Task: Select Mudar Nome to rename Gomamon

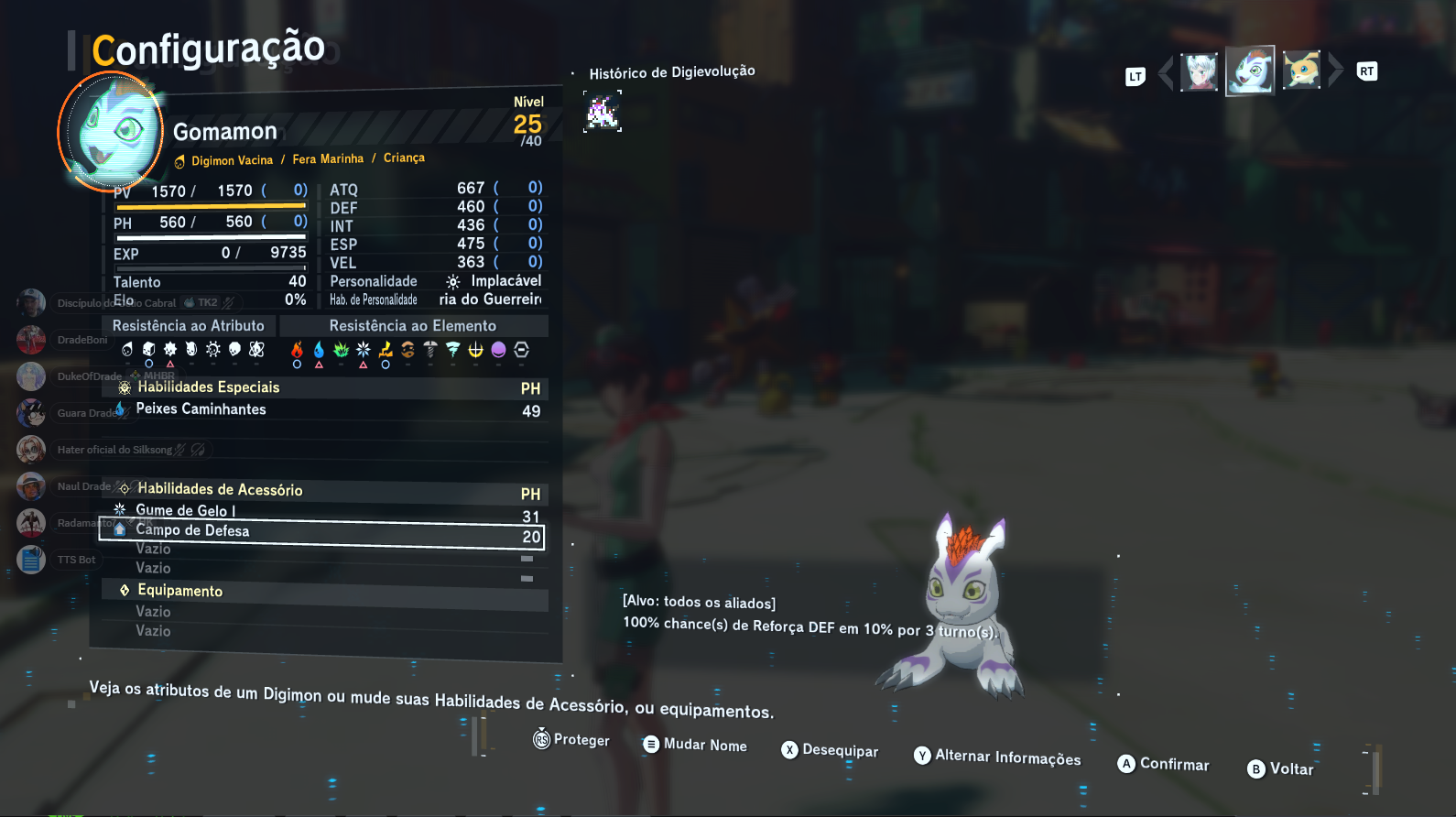Action: click(695, 746)
